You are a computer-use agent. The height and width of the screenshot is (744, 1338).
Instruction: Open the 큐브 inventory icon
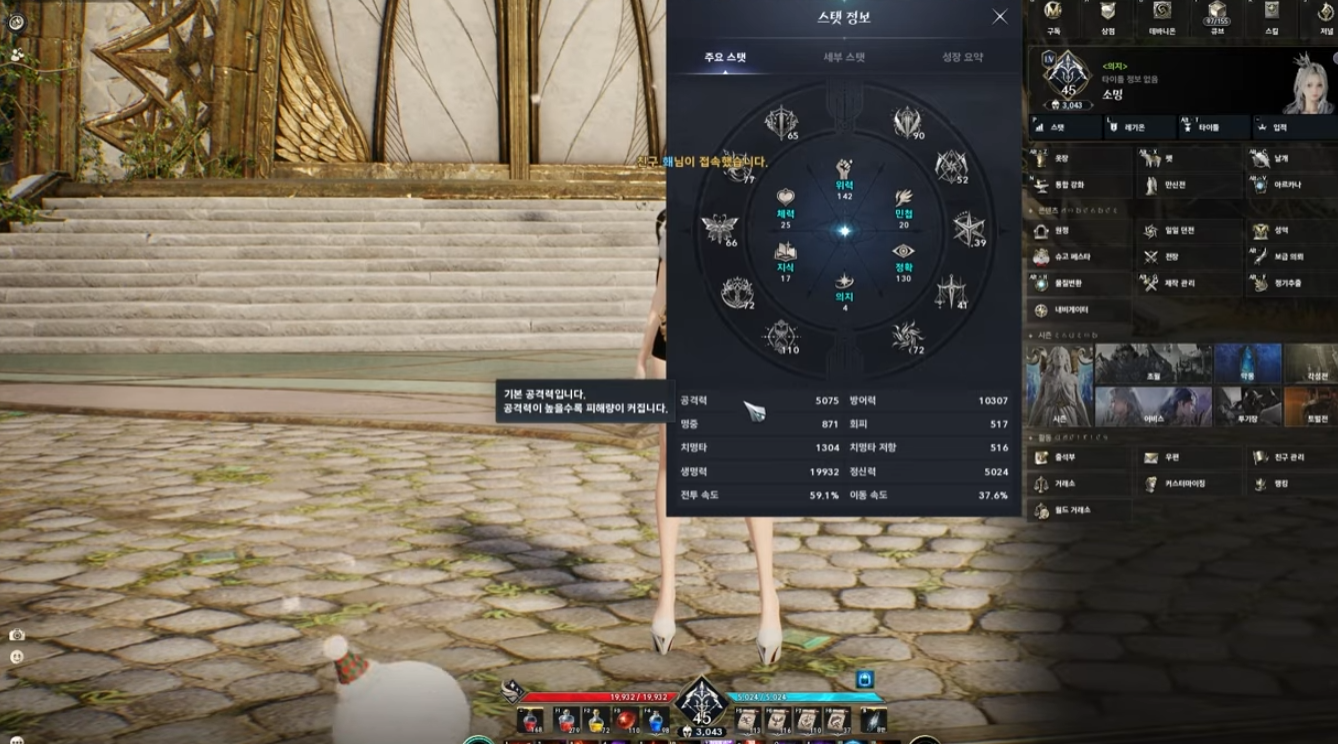tap(1216, 17)
